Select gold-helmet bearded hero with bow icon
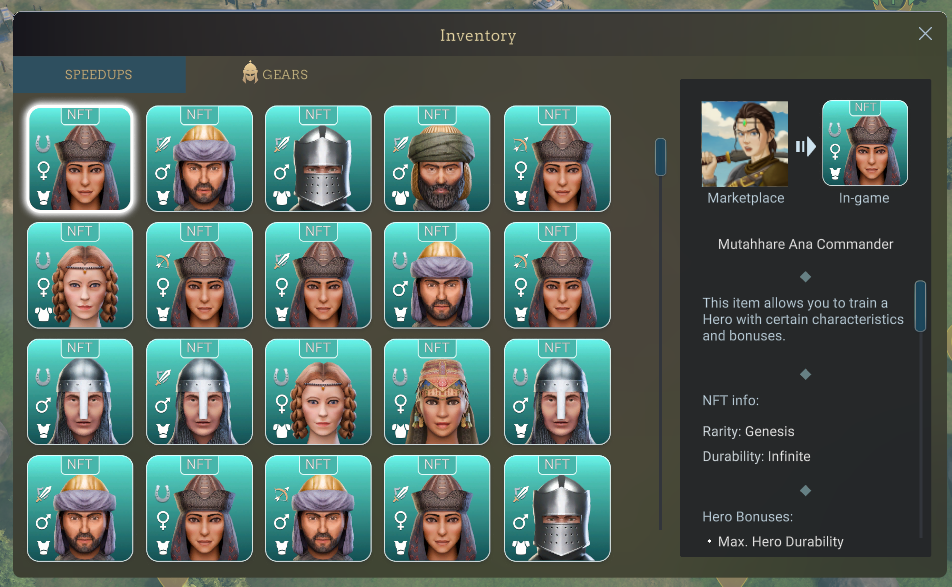952x587 pixels. [318, 508]
